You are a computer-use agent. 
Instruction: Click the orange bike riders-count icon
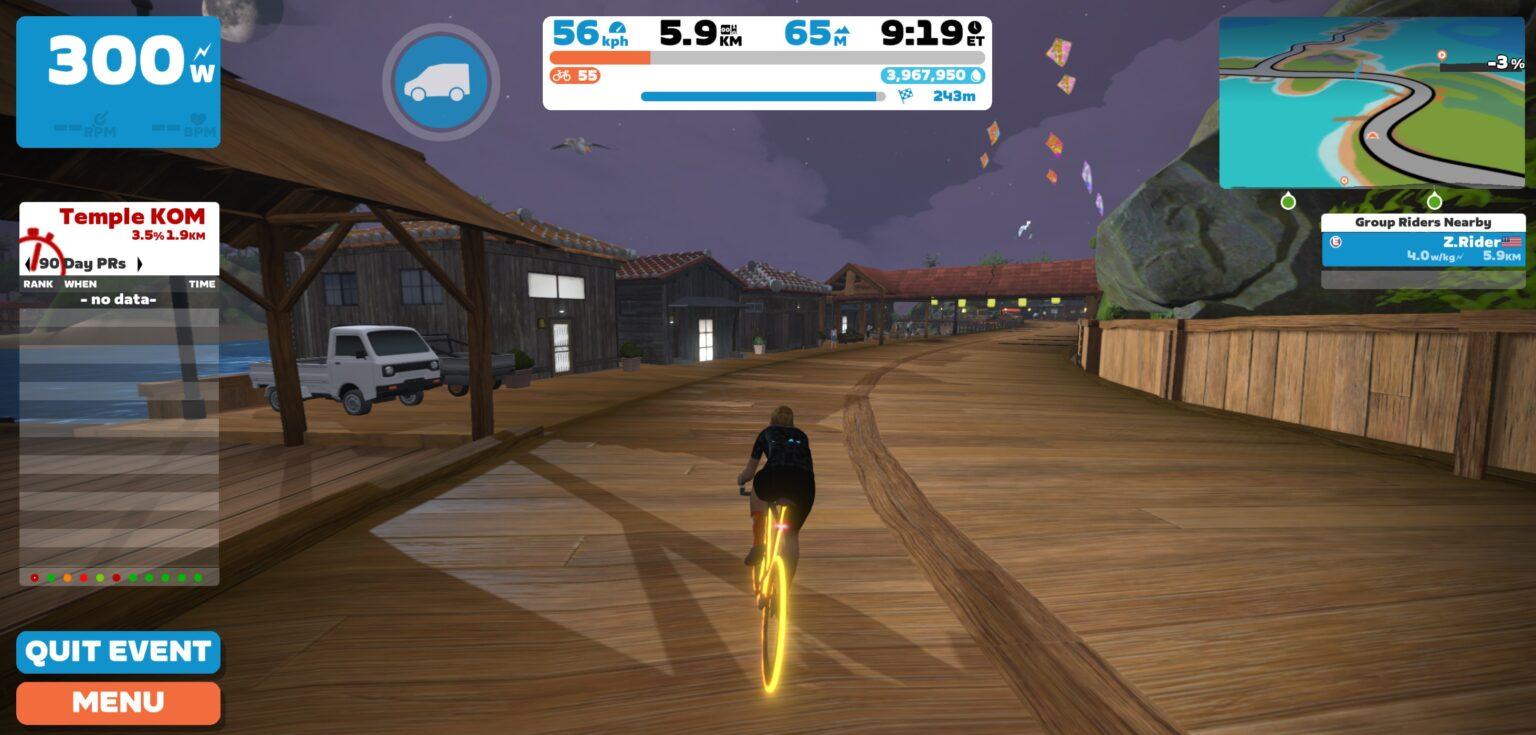[564, 75]
